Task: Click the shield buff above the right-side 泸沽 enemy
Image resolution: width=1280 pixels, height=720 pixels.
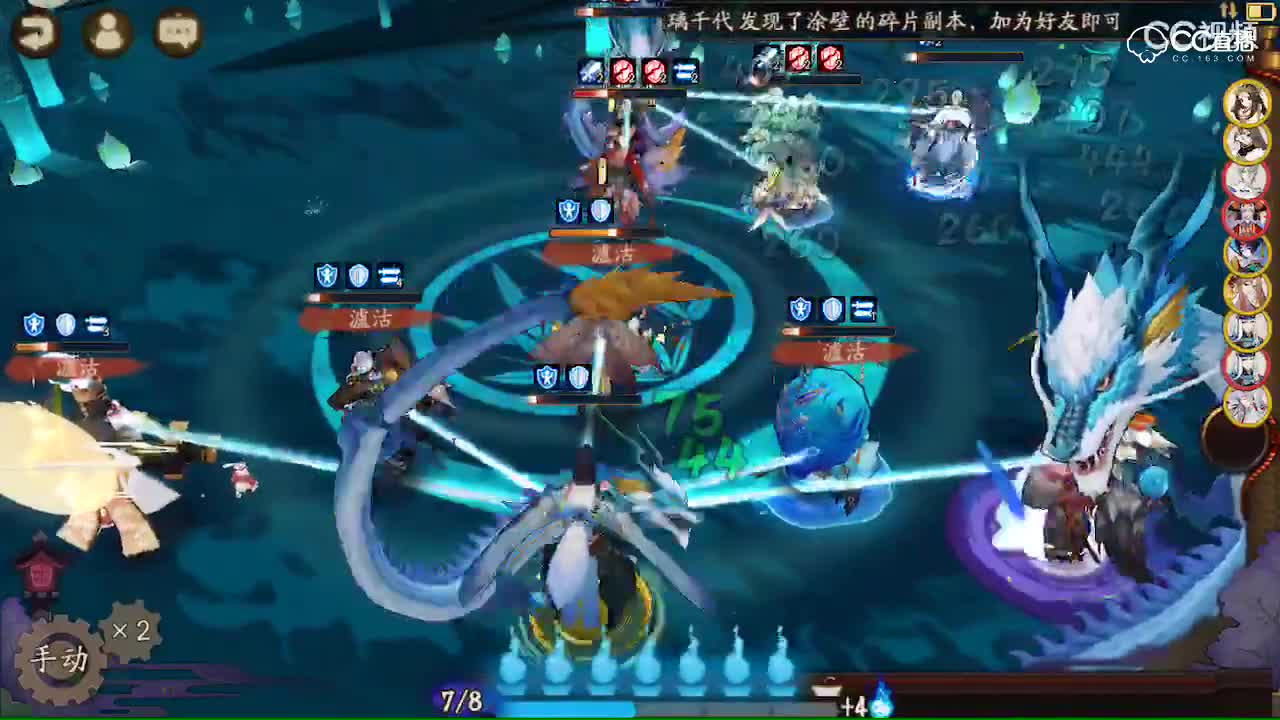Action: coord(798,310)
